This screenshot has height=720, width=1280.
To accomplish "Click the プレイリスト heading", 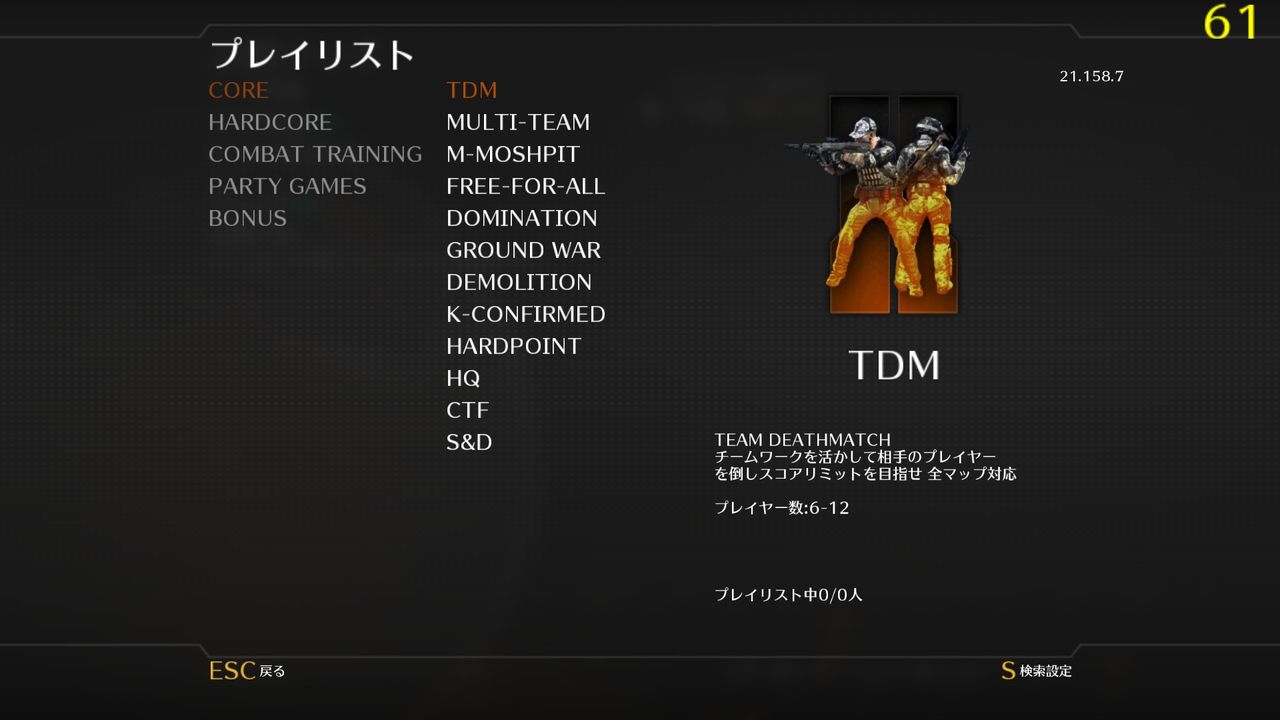I will click(x=312, y=55).
